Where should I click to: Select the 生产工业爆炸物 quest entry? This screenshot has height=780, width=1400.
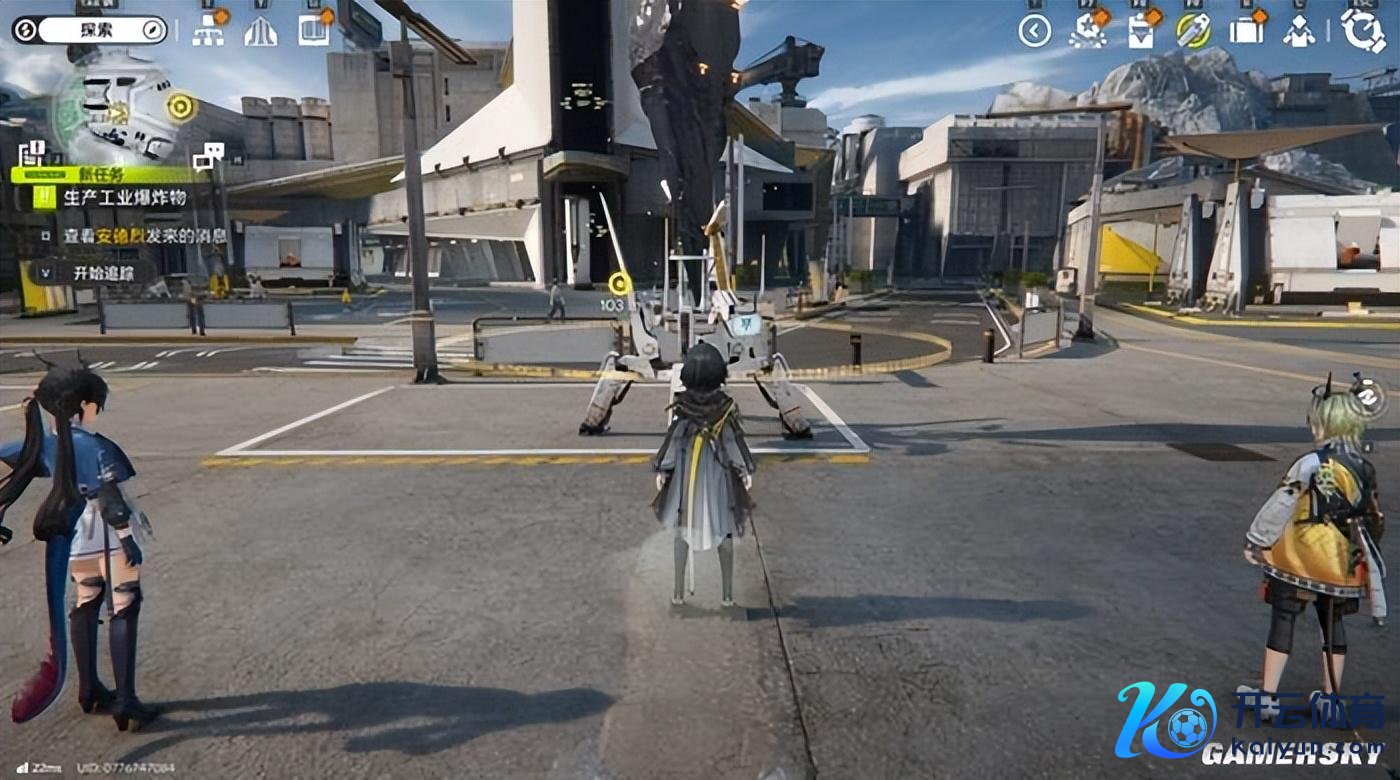(124, 197)
